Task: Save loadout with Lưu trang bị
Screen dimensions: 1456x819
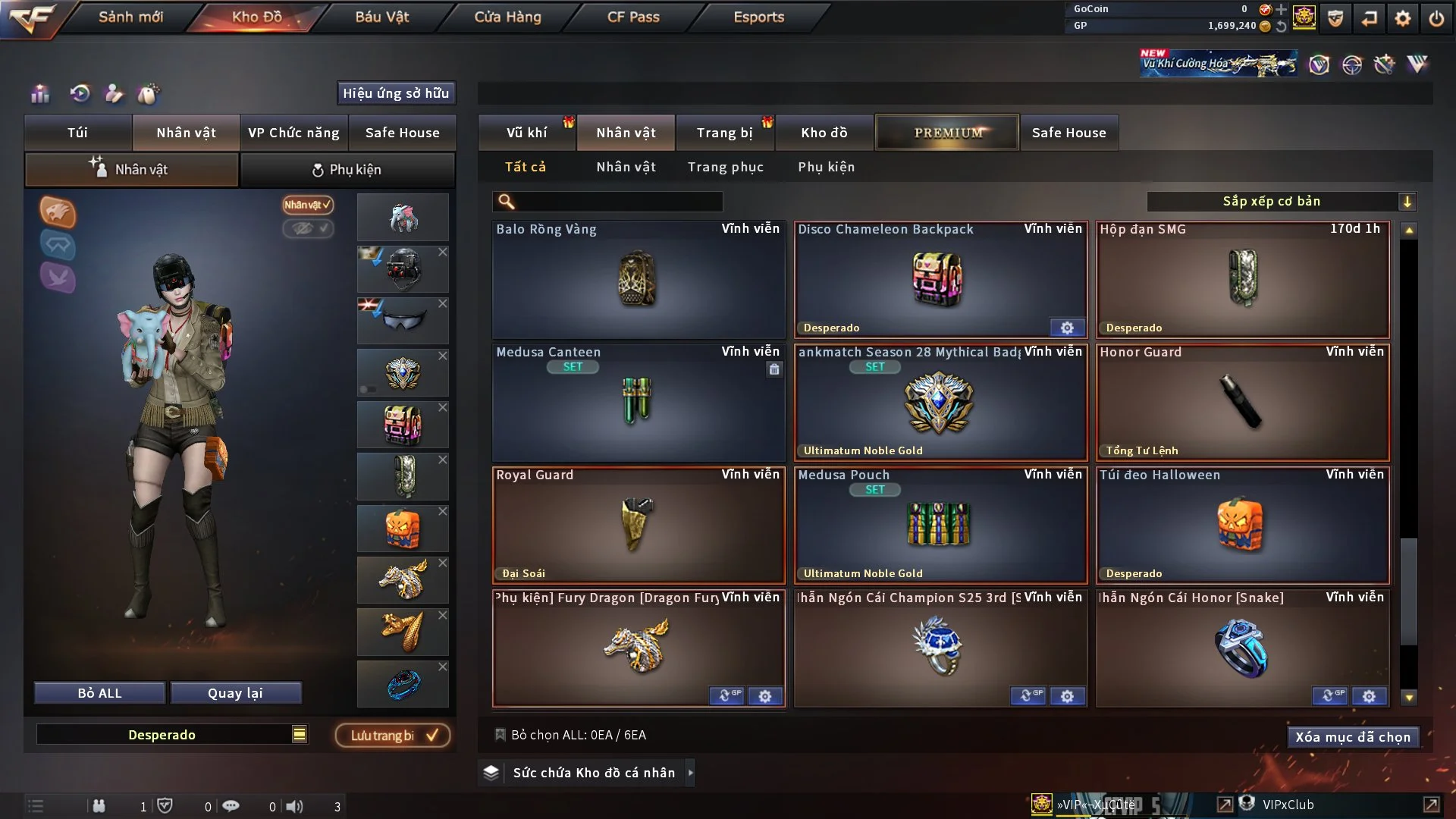Action: point(392,736)
